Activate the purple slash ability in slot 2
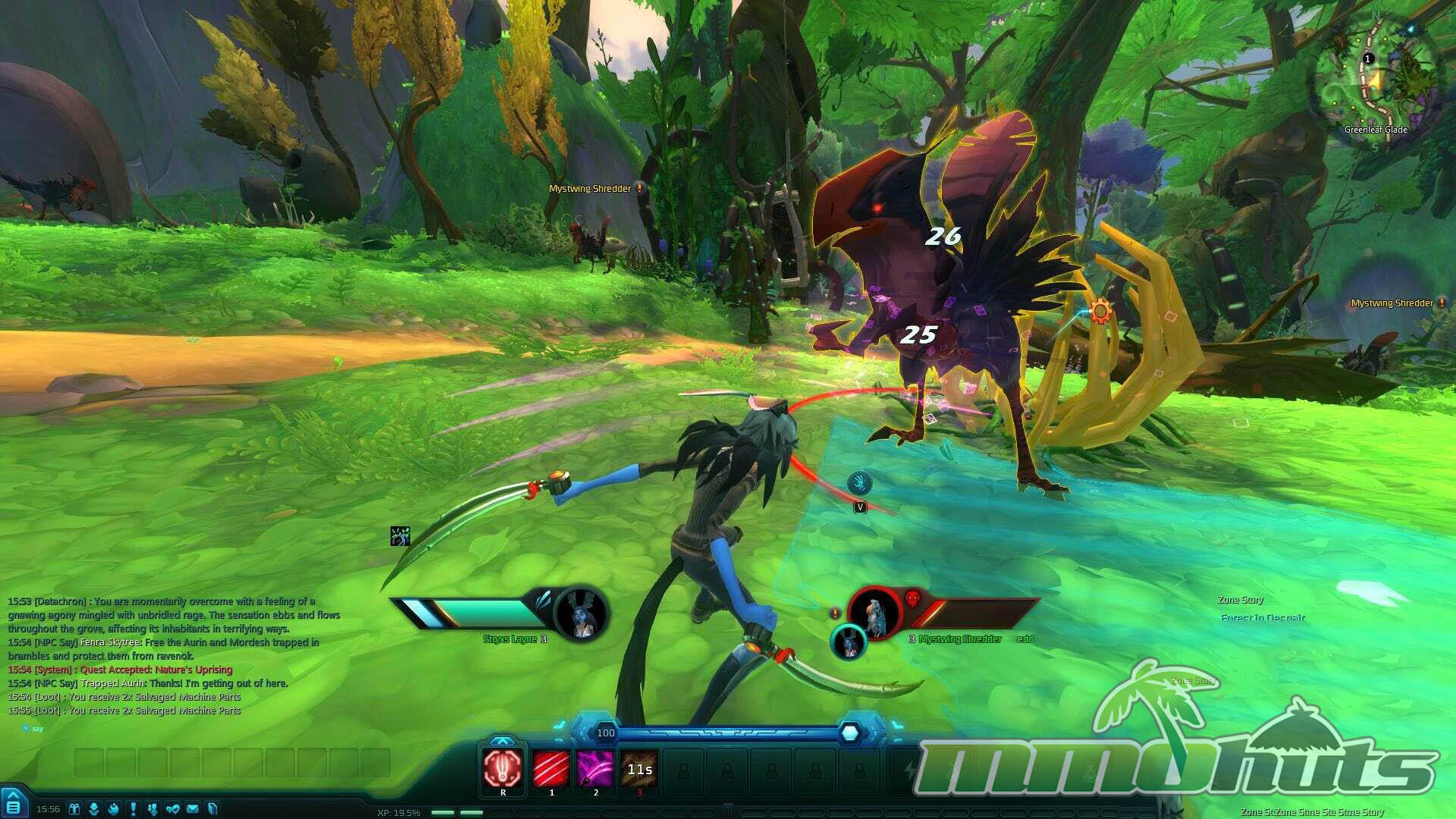 [x=595, y=768]
